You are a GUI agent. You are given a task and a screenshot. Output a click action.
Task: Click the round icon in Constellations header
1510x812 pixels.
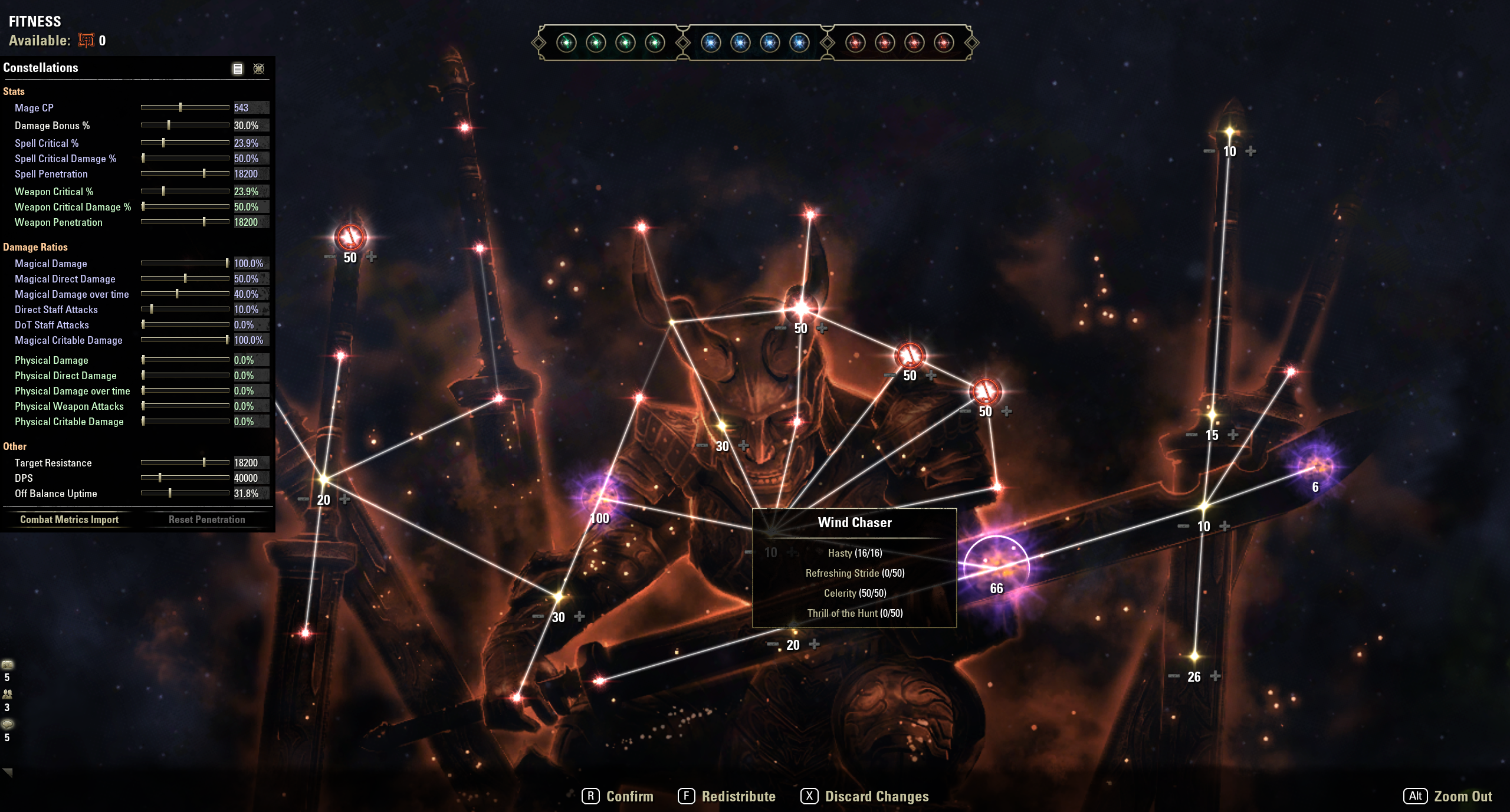pyautogui.click(x=258, y=68)
